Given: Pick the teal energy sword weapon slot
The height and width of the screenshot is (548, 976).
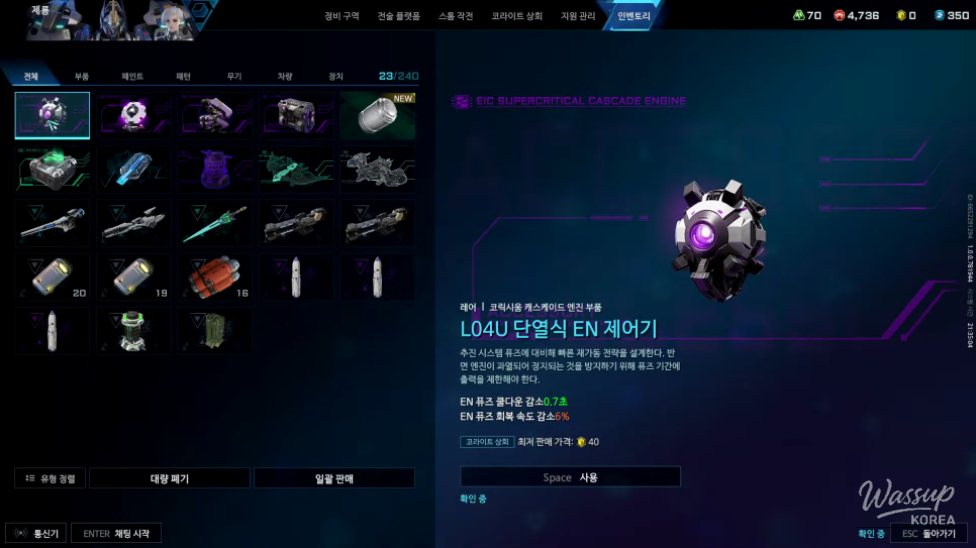Looking at the screenshot, I should click(x=215, y=223).
